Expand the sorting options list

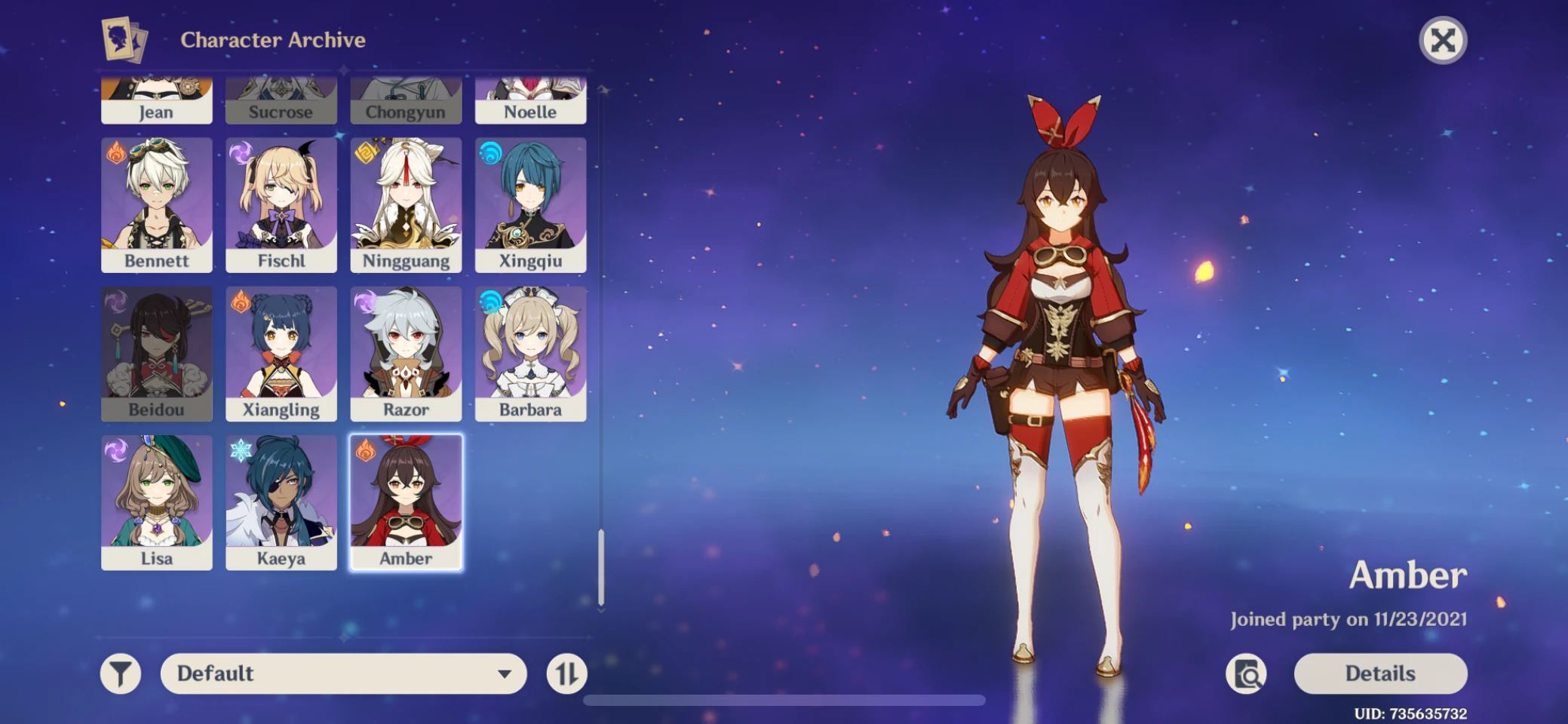coord(502,673)
